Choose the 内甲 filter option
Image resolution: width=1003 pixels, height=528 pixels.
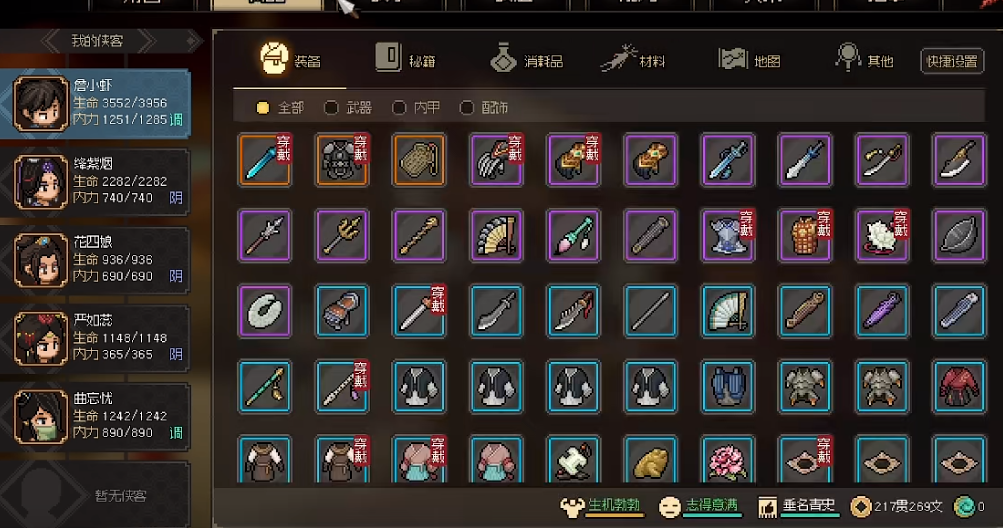(415, 107)
